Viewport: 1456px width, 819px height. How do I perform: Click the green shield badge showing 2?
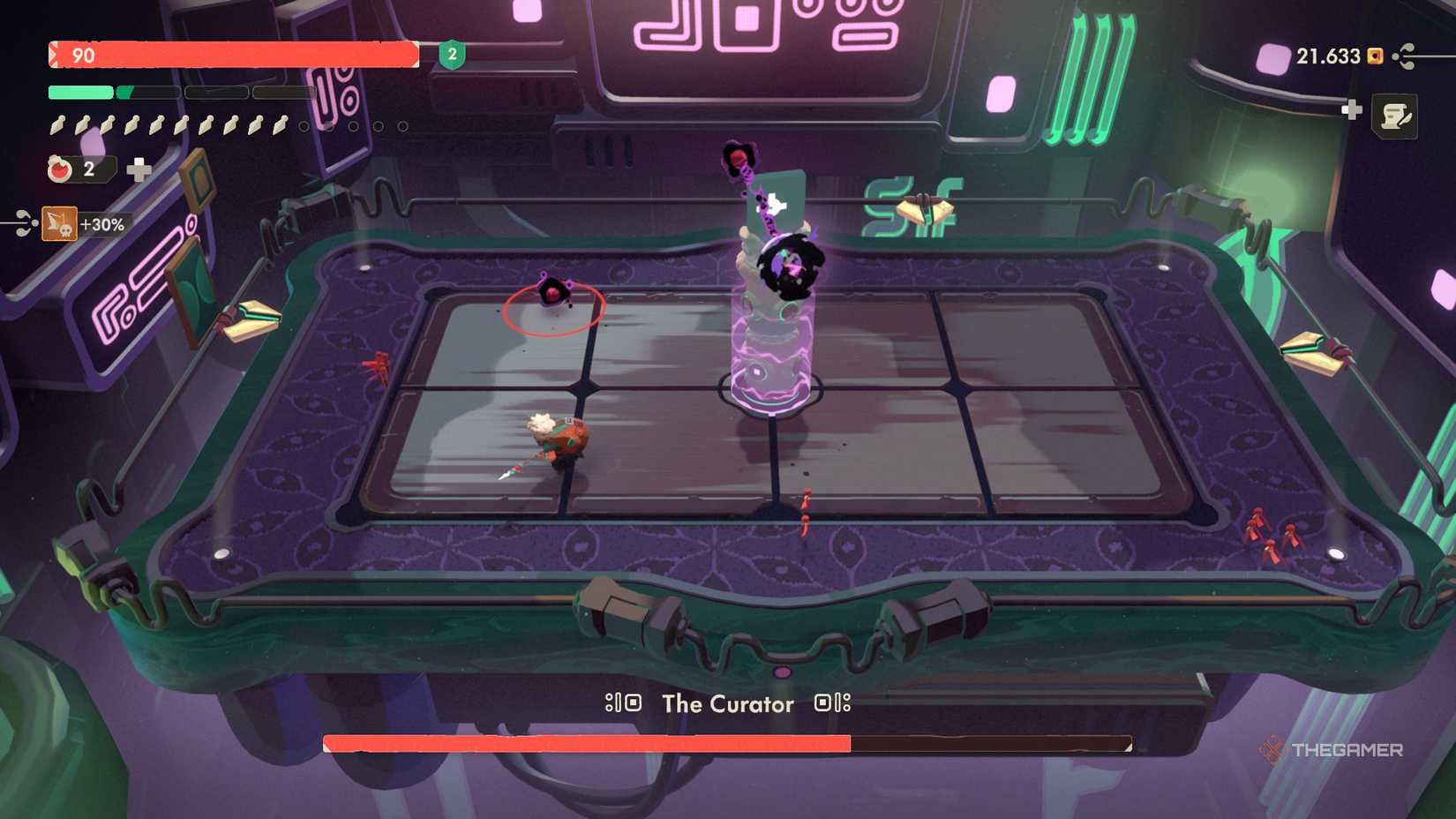(x=450, y=56)
